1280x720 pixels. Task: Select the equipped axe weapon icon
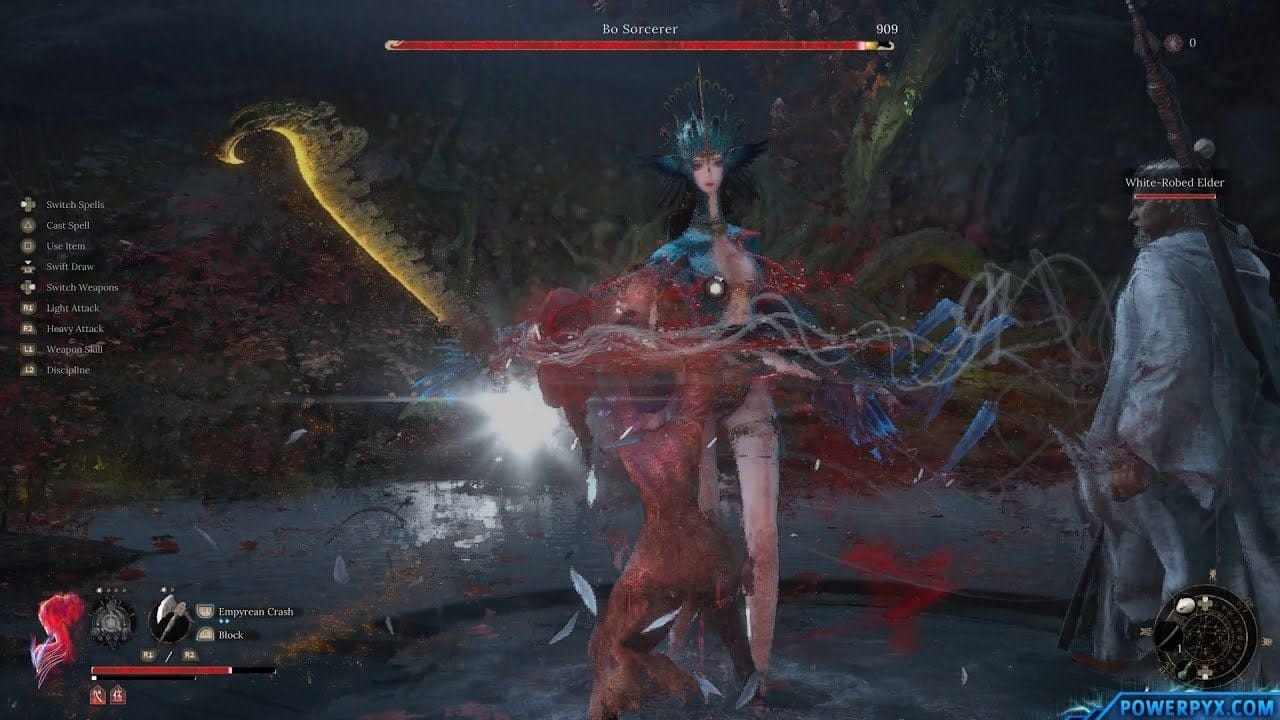(x=169, y=621)
